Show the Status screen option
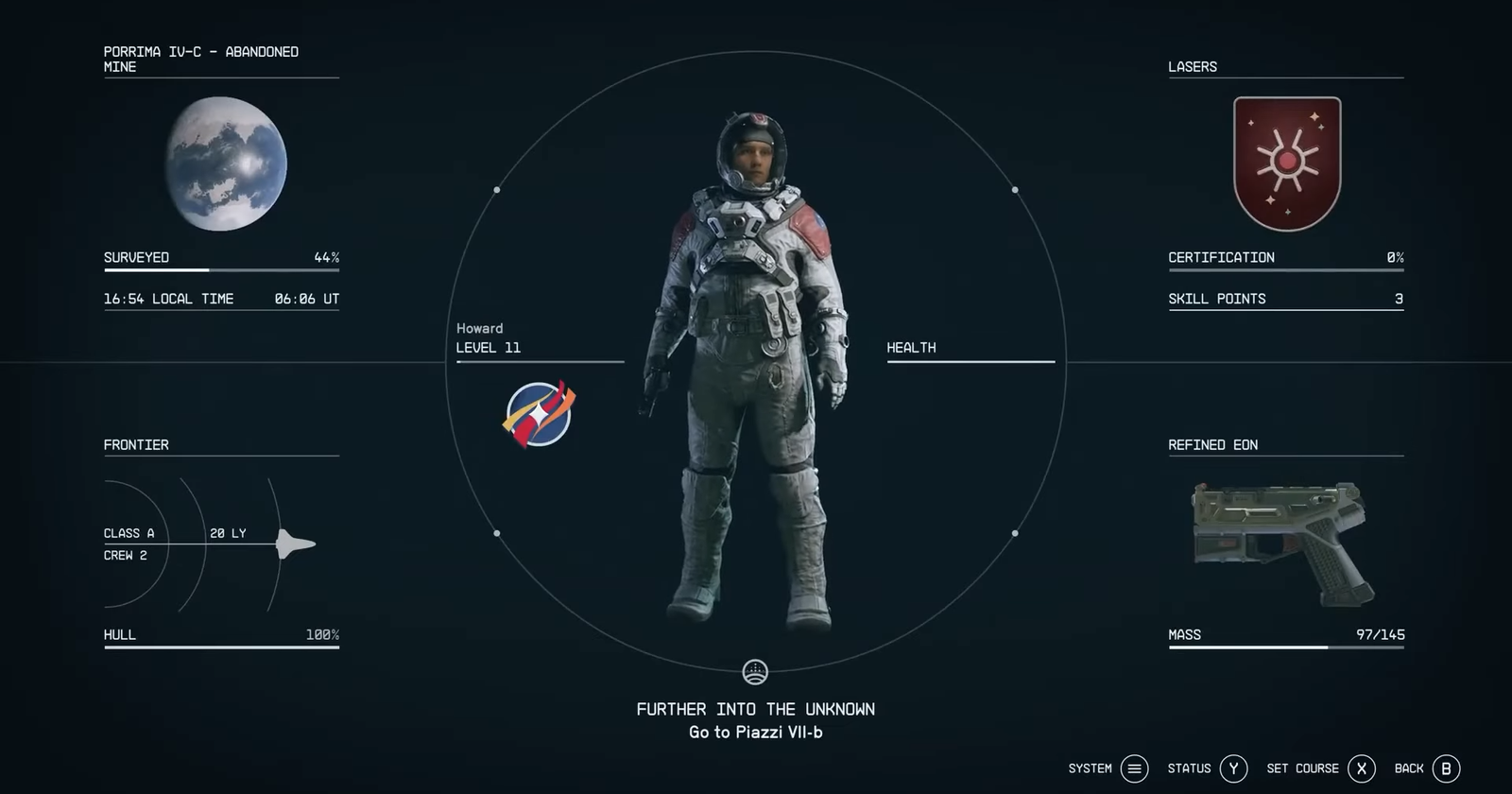 [x=1233, y=768]
